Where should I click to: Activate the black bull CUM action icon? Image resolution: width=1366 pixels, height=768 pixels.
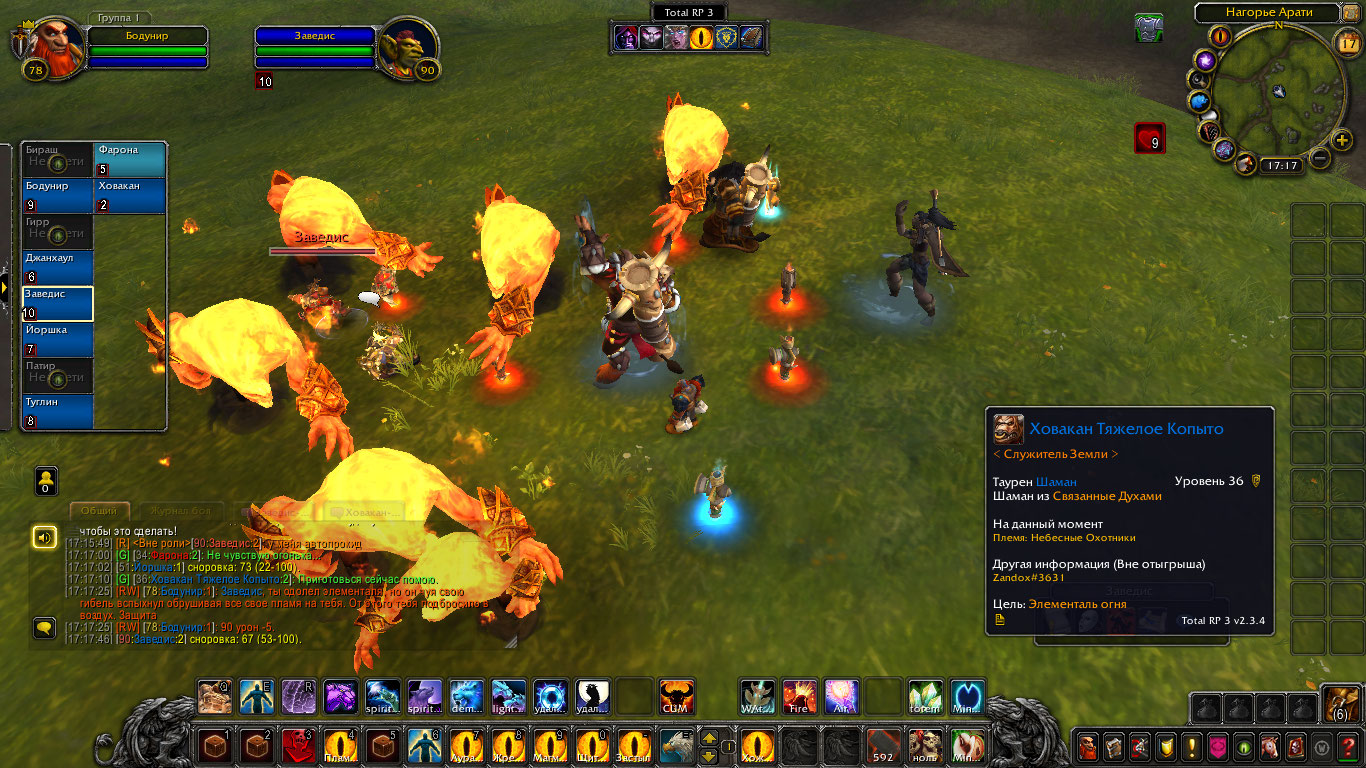coord(677,697)
